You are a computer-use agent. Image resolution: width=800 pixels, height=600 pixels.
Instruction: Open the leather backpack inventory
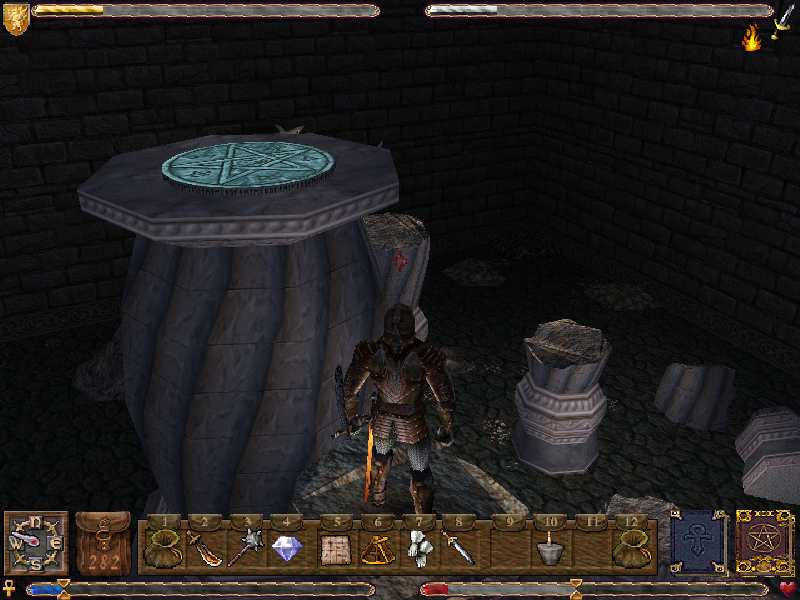point(103,544)
